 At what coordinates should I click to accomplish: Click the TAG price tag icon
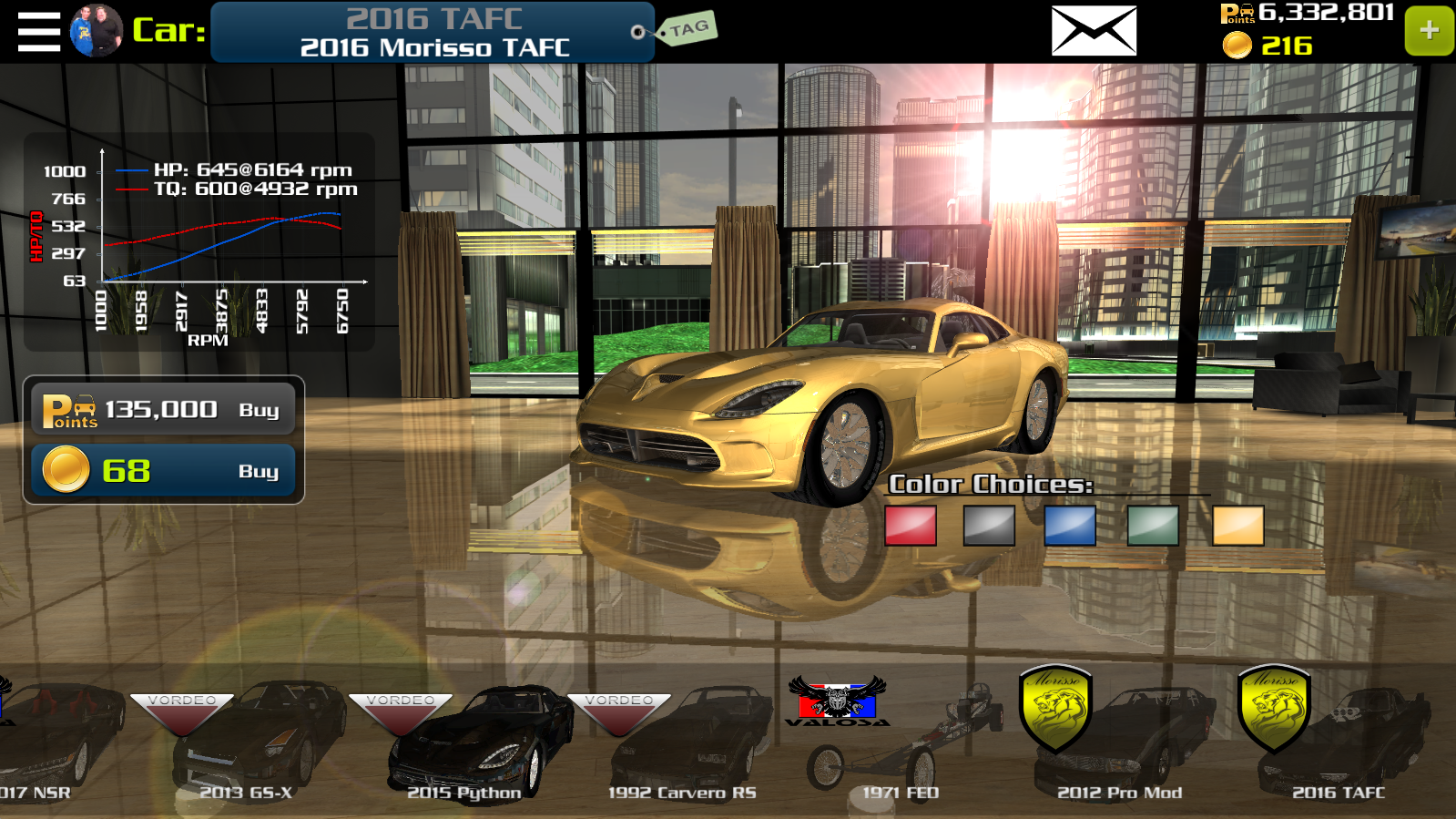[x=687, y=29]
